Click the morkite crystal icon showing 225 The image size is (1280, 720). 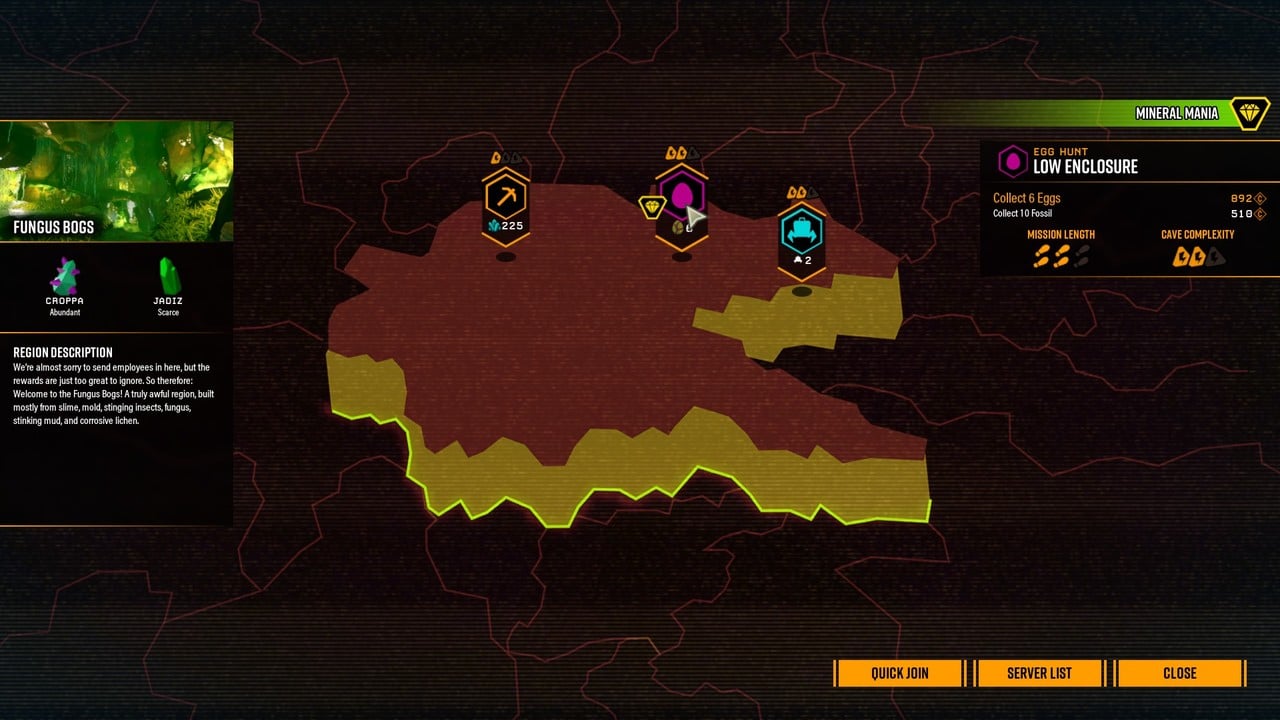[492, 227]
